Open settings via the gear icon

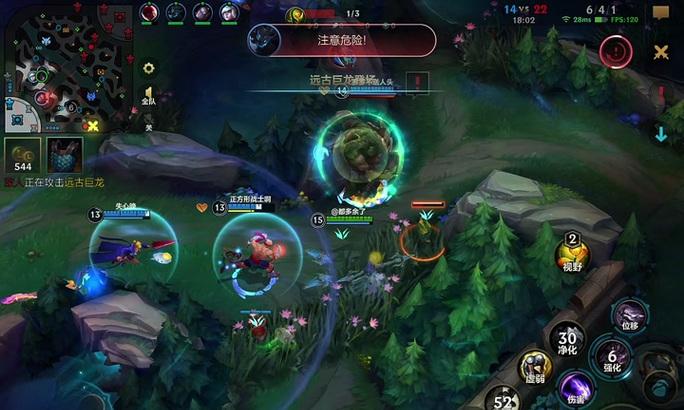(149, 69)
